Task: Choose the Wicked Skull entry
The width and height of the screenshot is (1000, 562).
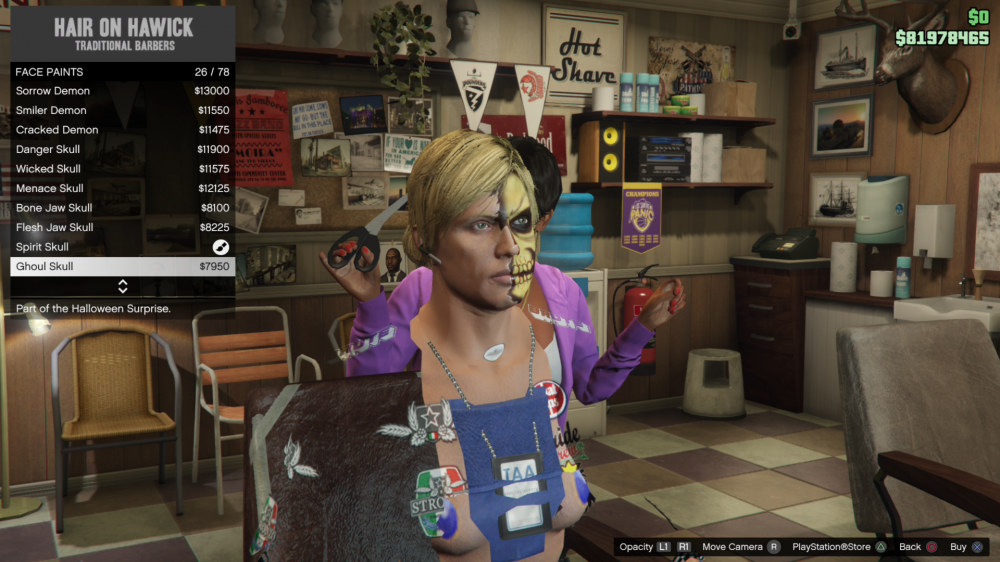Action: click(122, 169)
